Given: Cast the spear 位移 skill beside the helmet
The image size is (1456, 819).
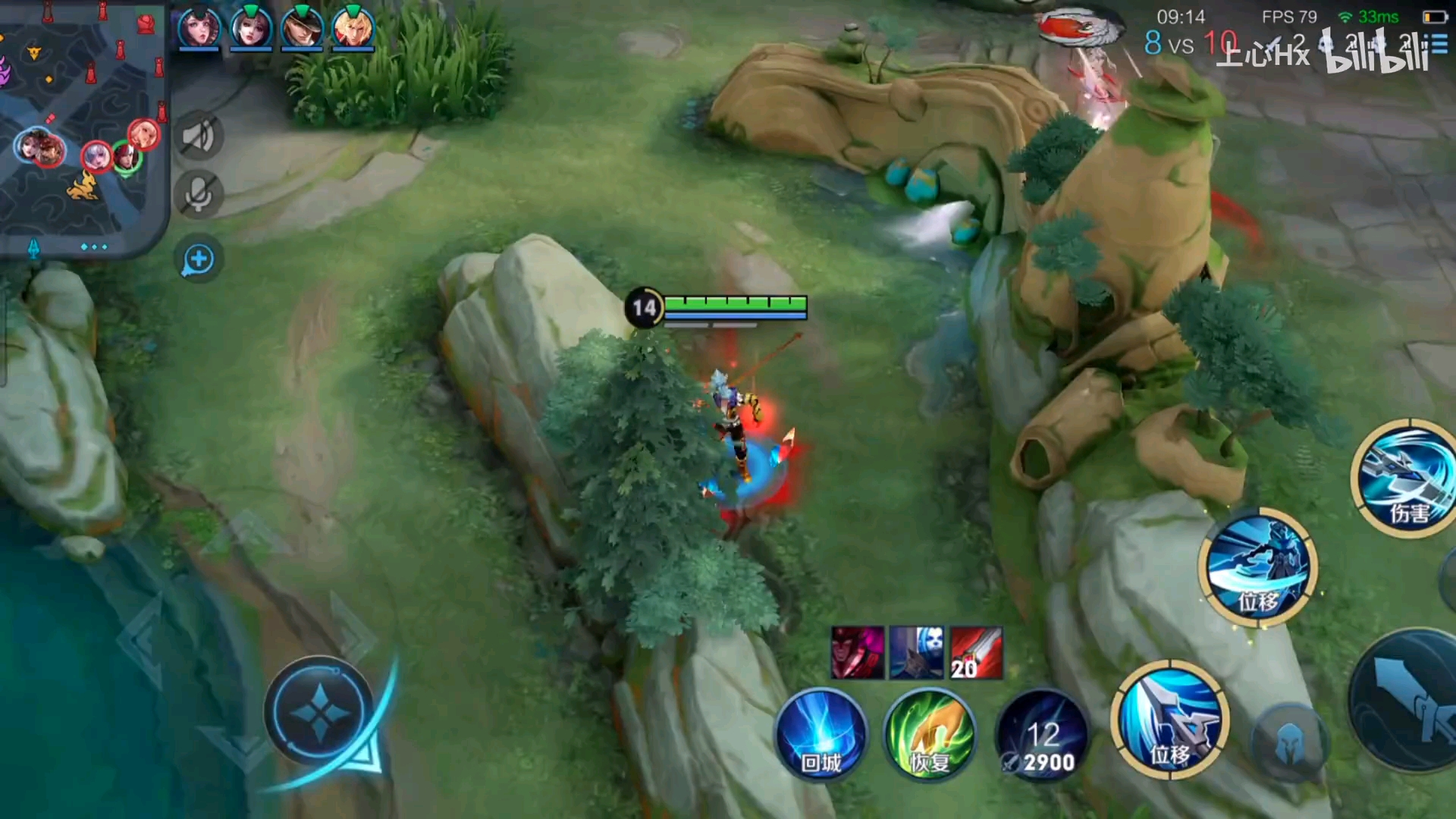Looking at the screenshot, I should [1170, 719].
